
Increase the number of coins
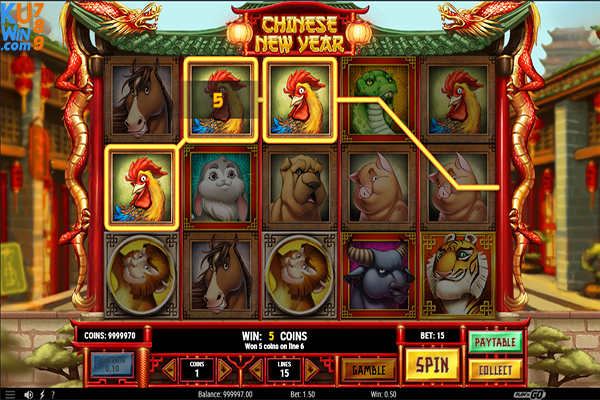(x=225, y=369)
